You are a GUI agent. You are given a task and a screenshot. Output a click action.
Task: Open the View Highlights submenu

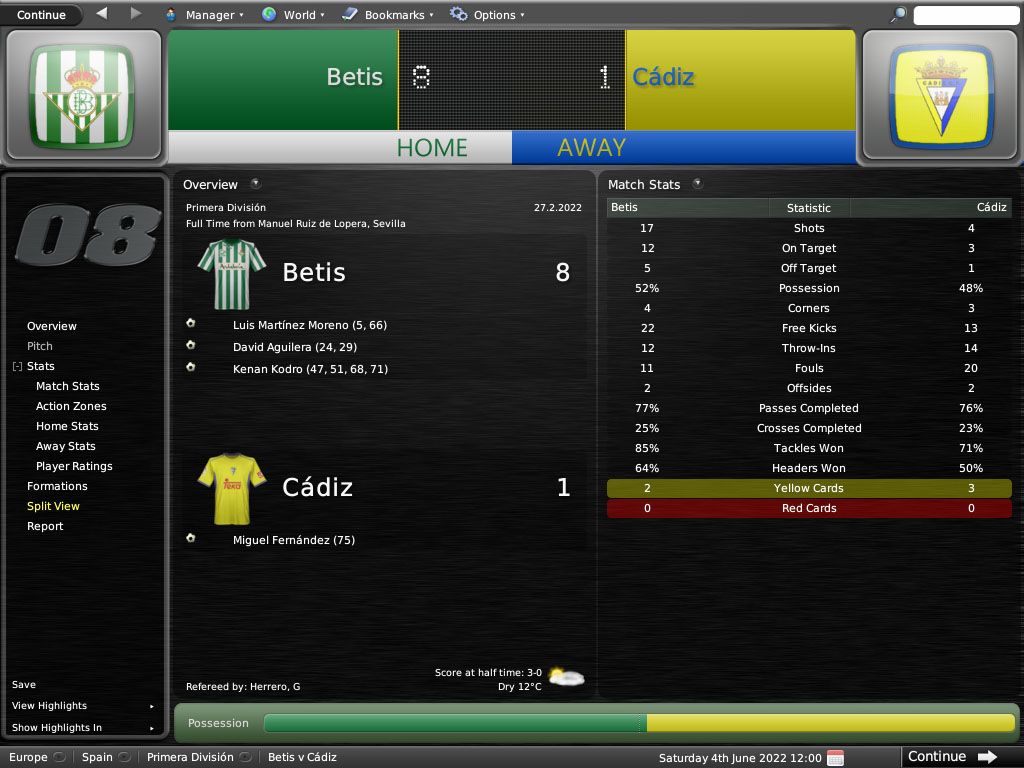click(x=50, y=706)
